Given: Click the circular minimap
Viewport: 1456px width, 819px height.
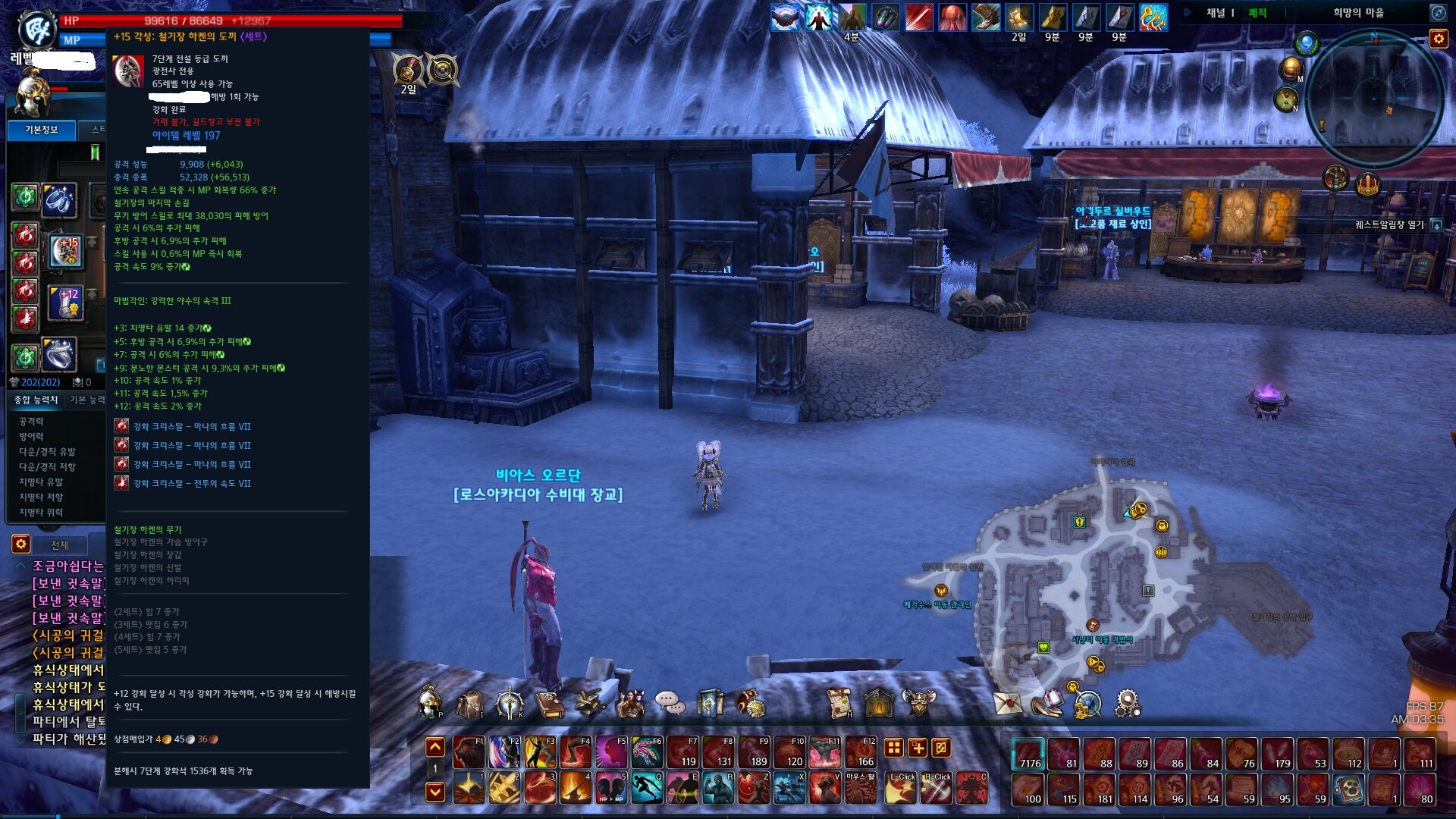Looking at the screenshot, I should [x=1373, y=99].
